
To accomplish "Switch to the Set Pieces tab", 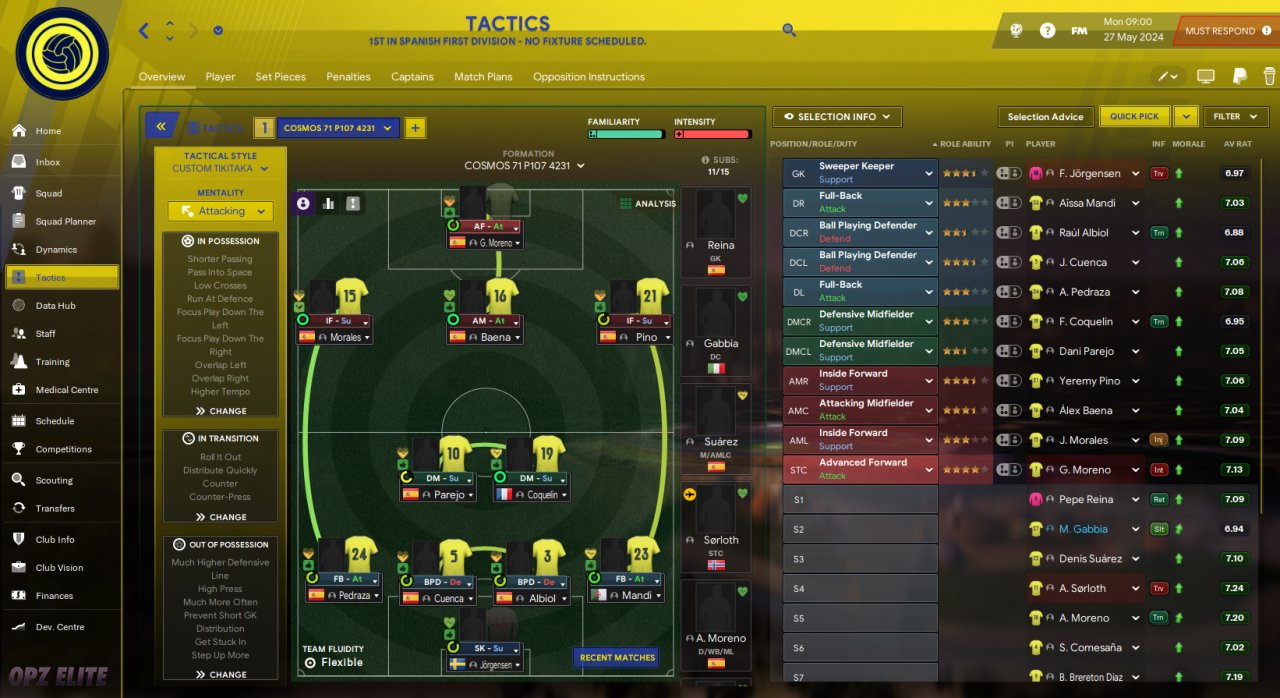I will 280,77.
